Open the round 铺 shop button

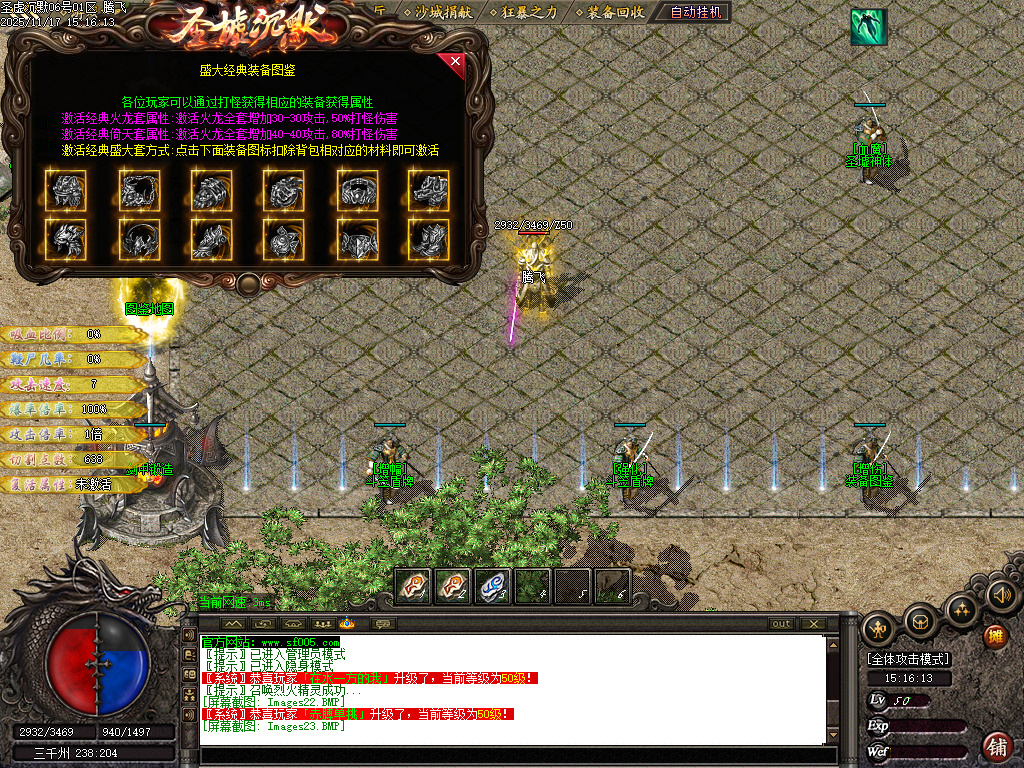pos(997,746)
